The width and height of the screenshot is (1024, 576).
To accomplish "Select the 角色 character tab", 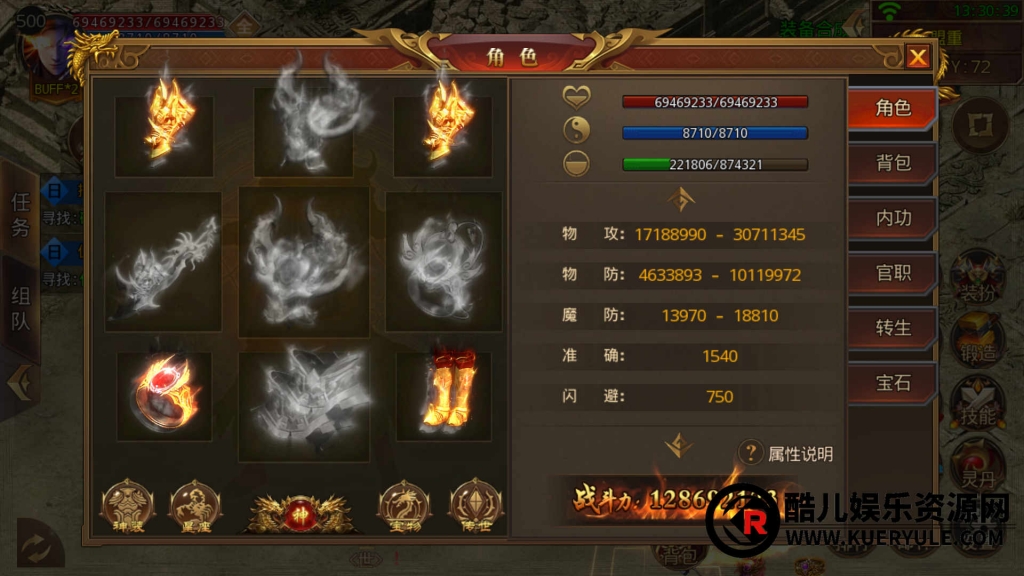I will (892, 108).
